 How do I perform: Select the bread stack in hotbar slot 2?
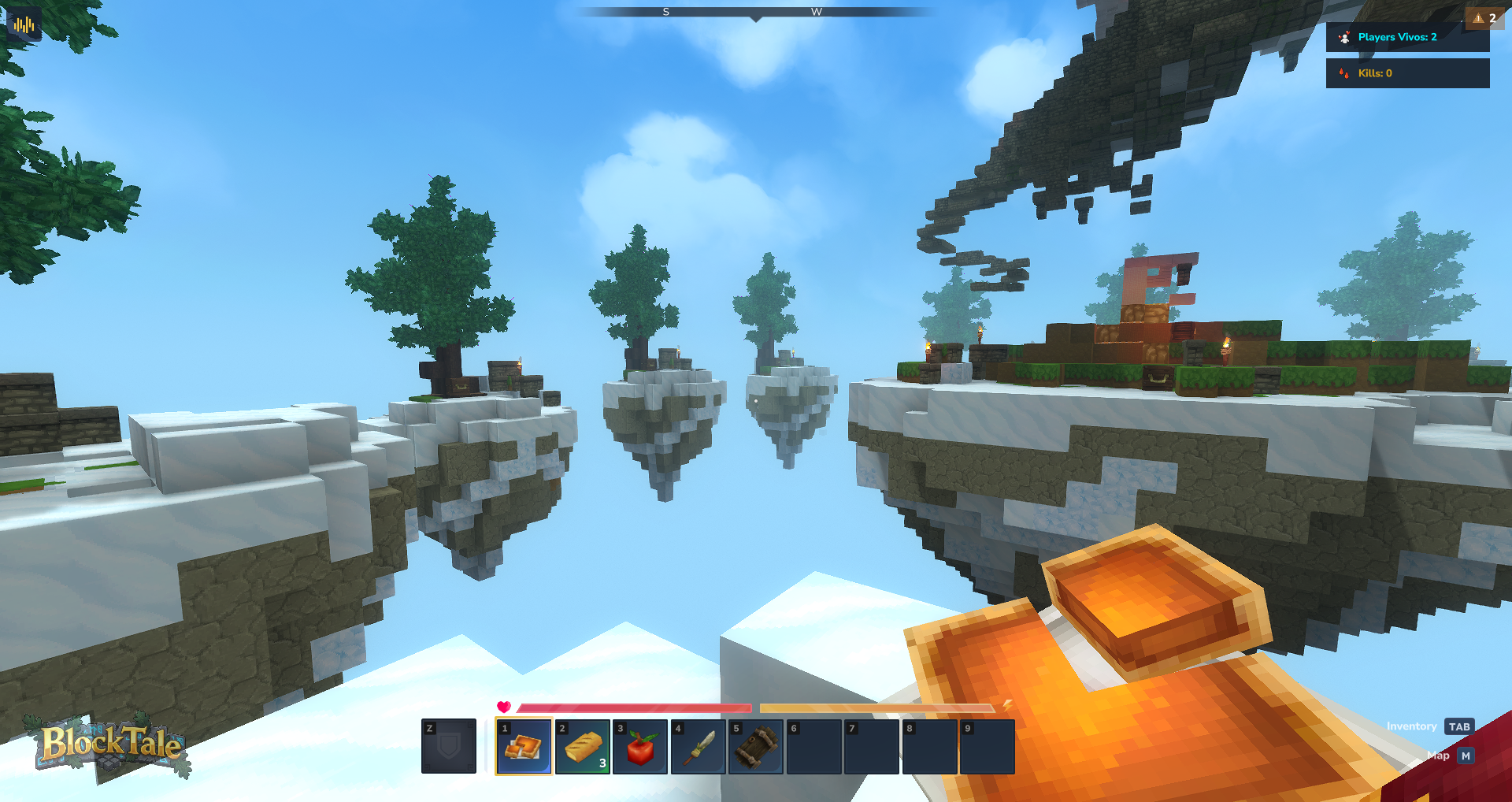click(583, 746)
